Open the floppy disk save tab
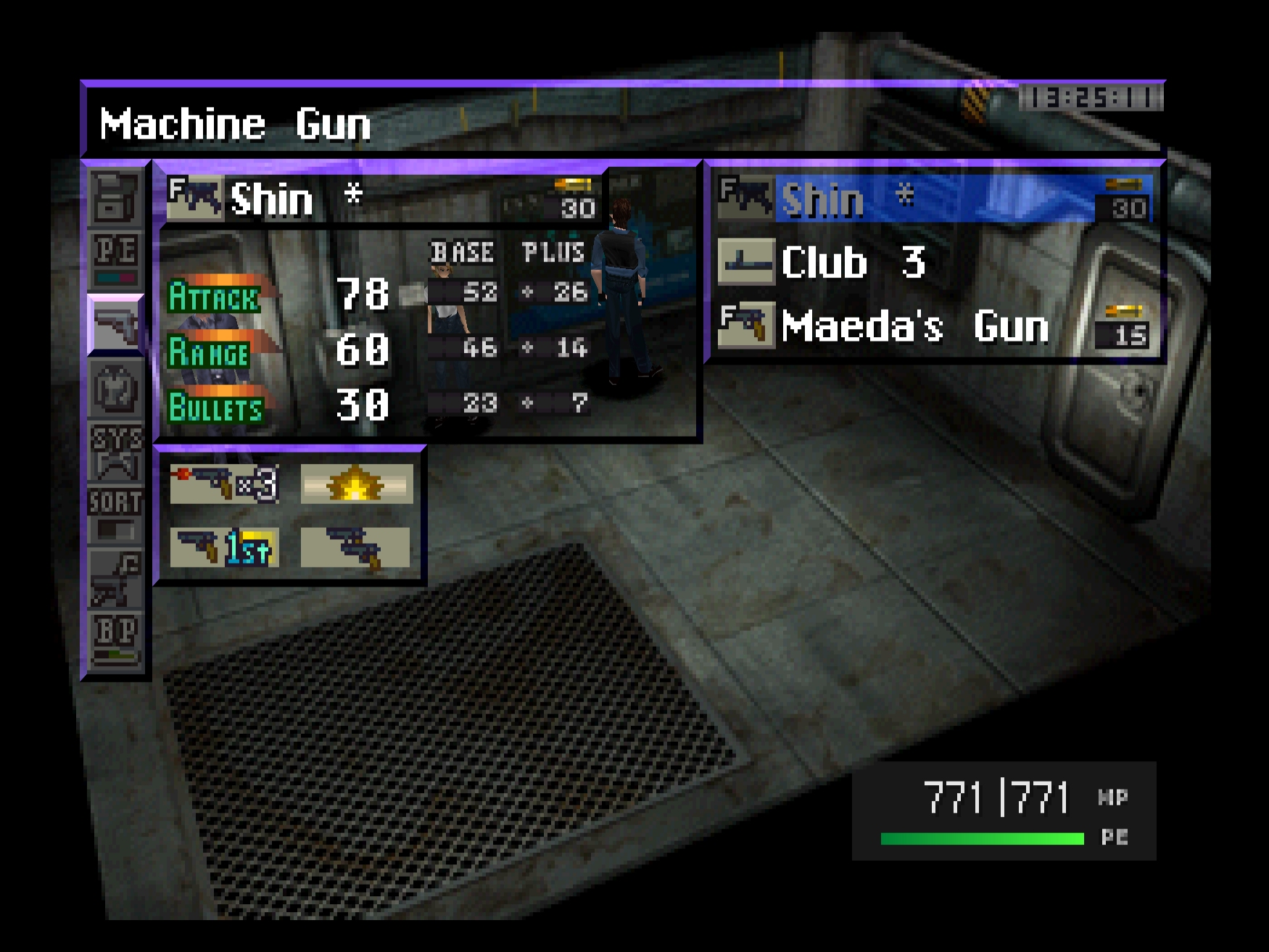The height and width of the screenshot is (952, 1269). (x=115, y=196)
